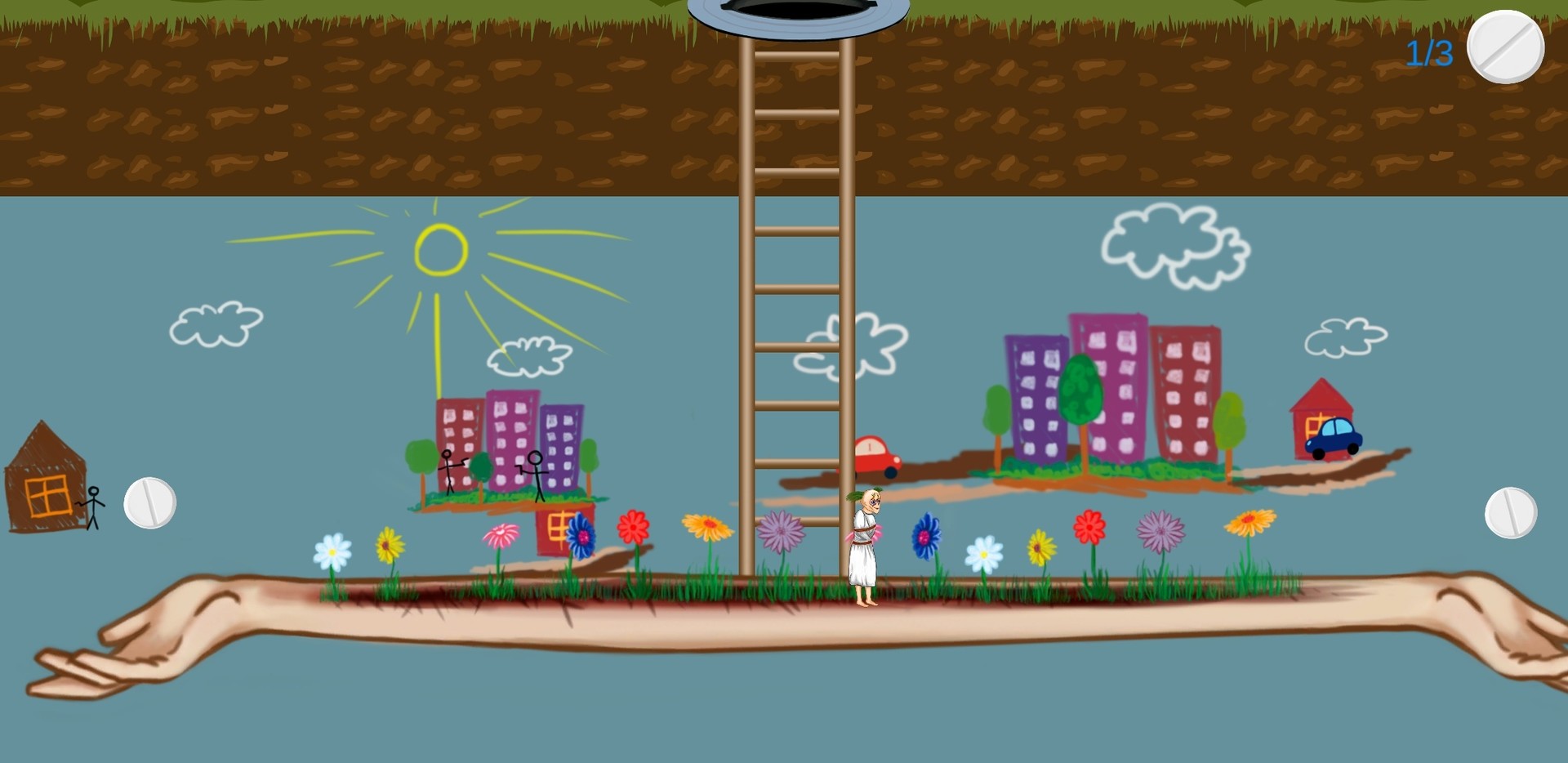
Task: Click the drawn yellow sun
Action: pos(441,249)
